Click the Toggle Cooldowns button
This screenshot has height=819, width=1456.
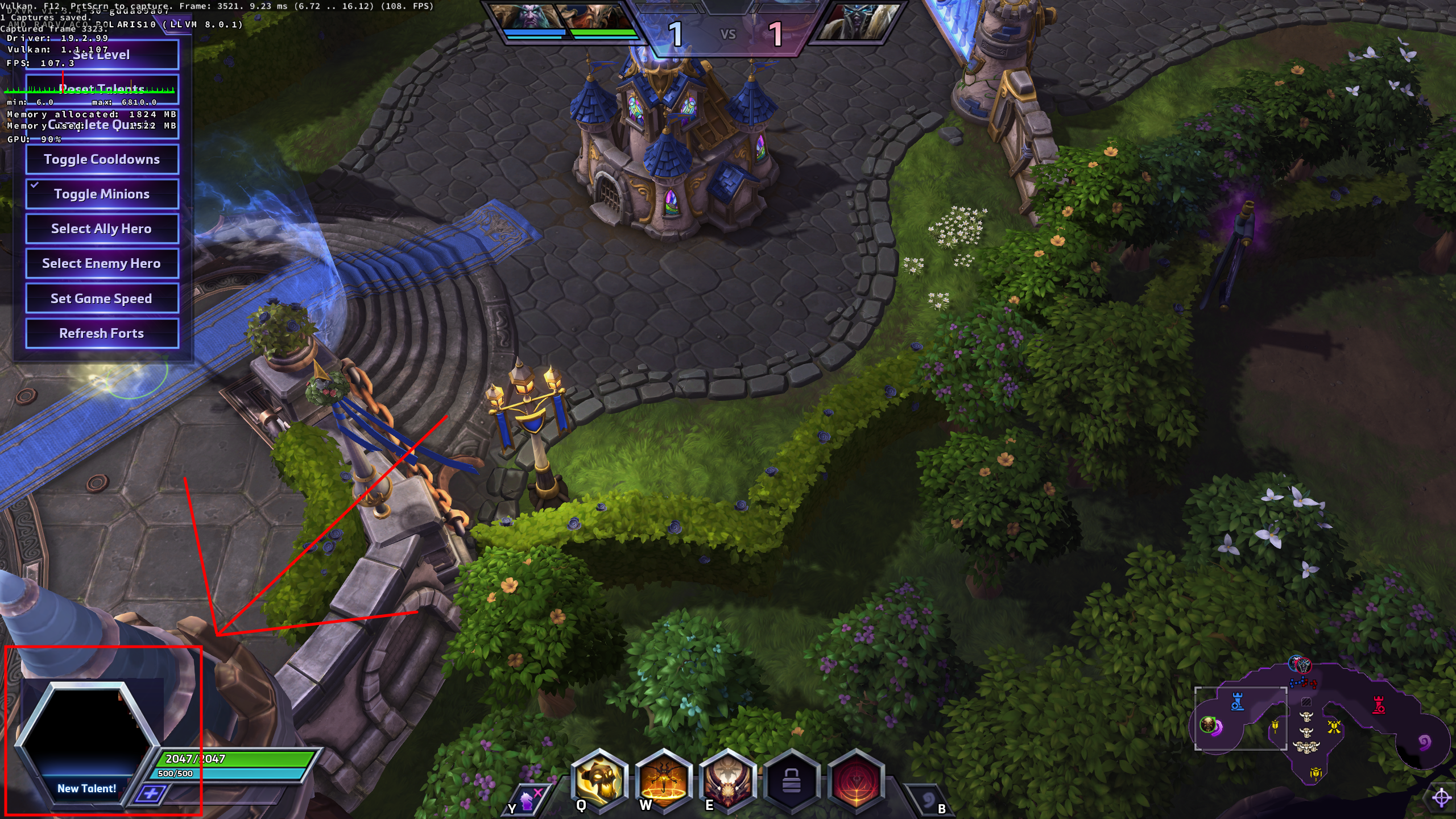tap(102, 159)
